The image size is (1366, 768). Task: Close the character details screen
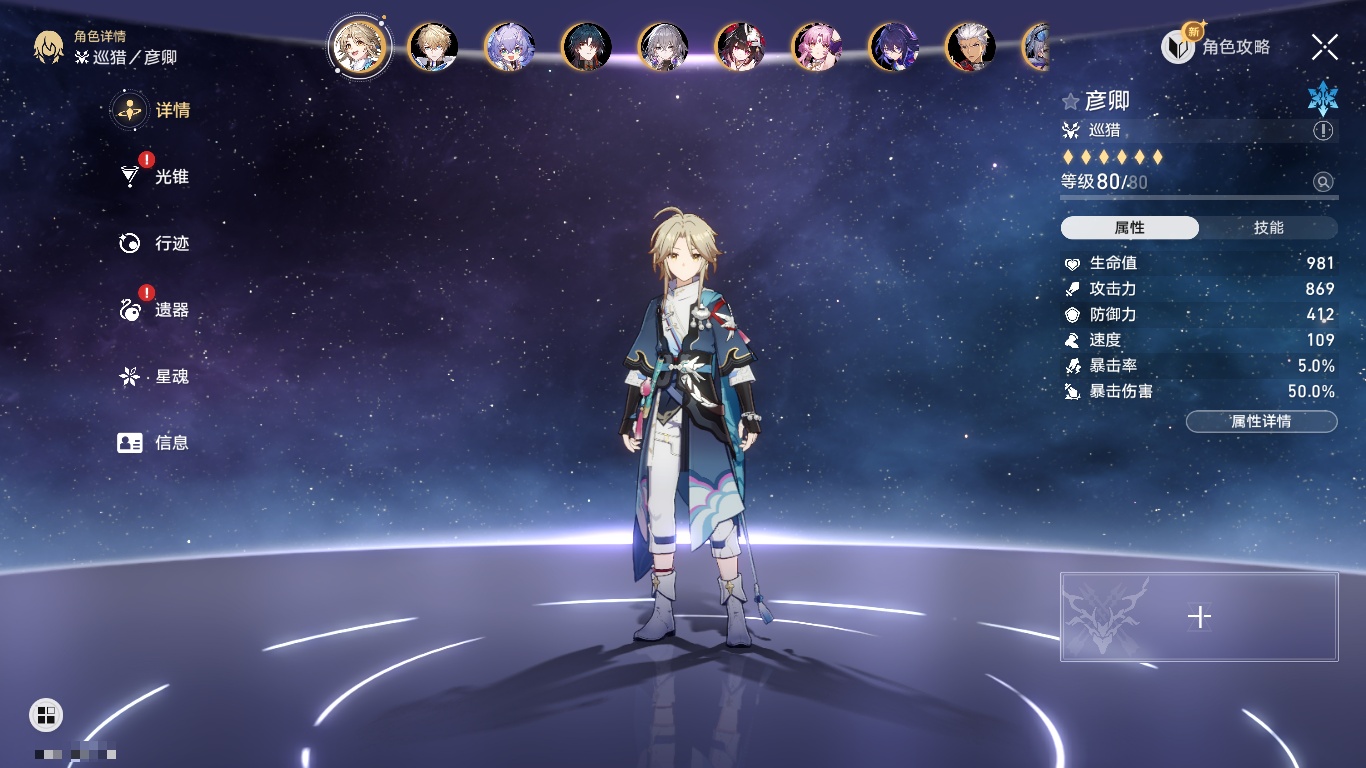(1325, 47)
